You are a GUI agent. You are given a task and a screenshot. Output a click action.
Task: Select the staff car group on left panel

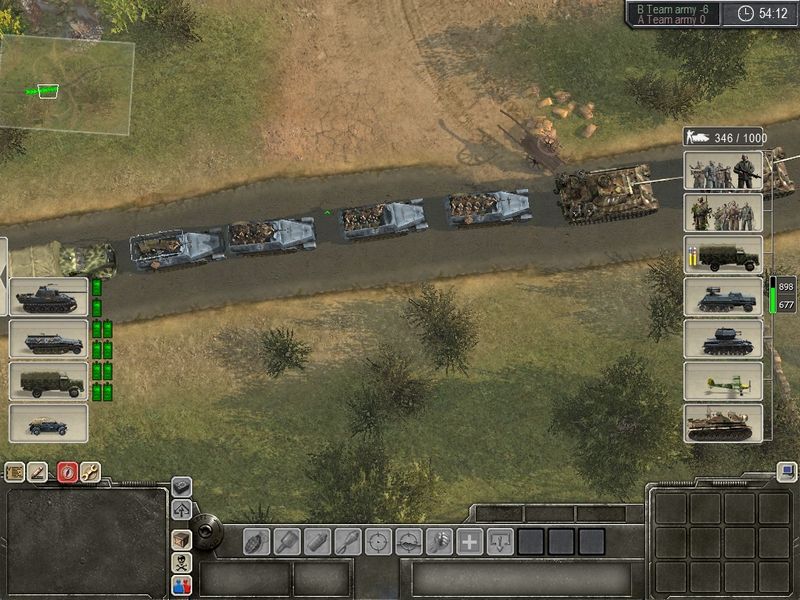click(48, 423)
